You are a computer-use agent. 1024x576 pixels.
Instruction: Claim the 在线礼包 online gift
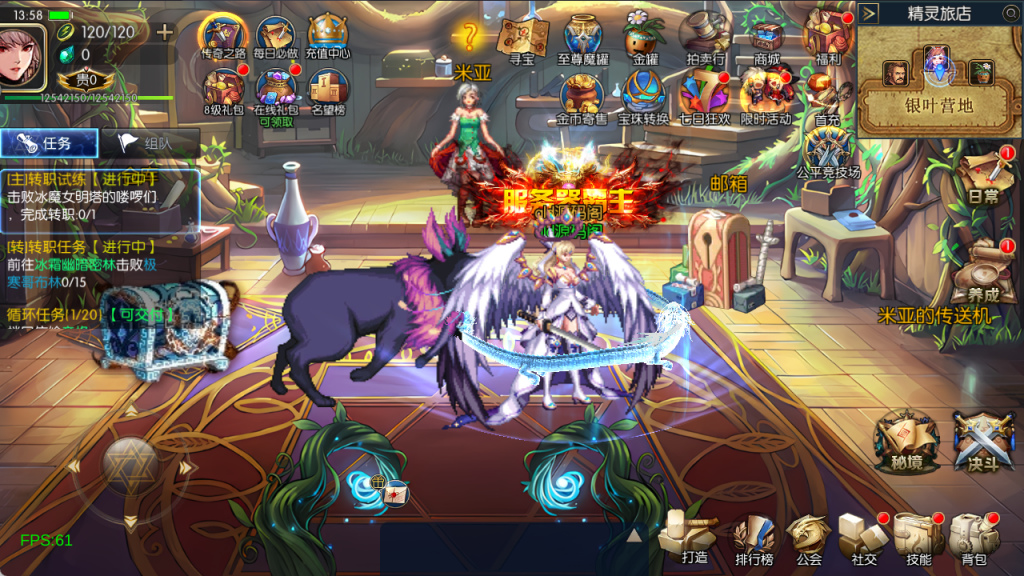click(277, 90)
